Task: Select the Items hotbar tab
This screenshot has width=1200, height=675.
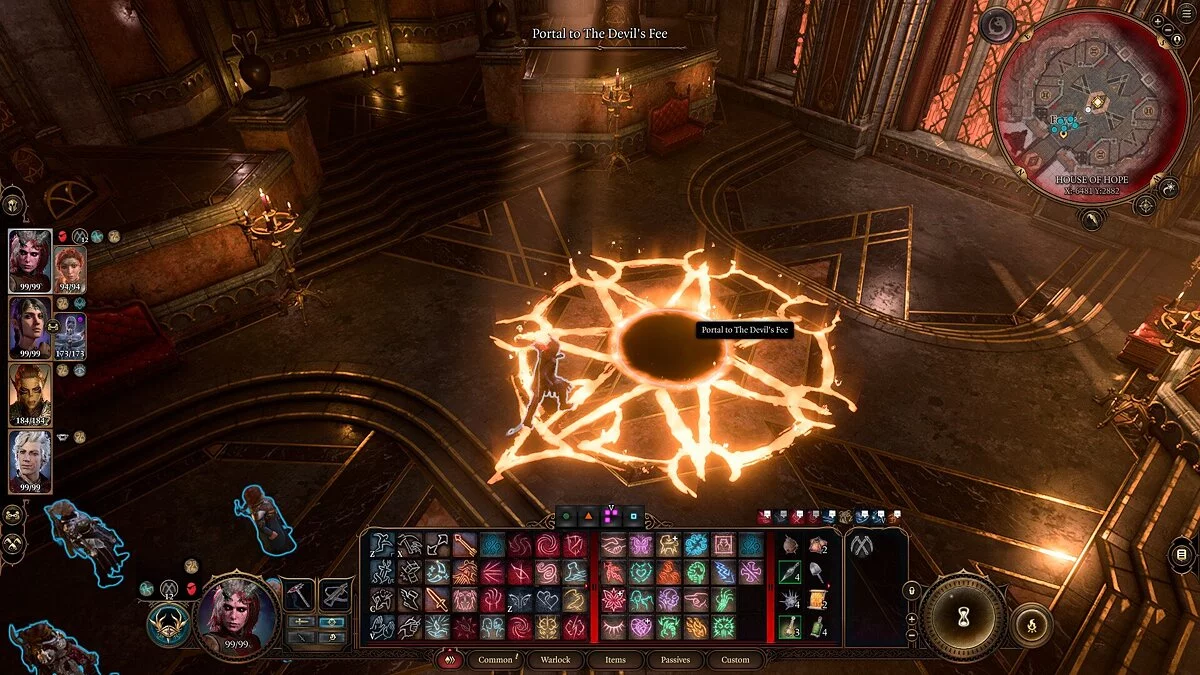Action: pos(616,660)
